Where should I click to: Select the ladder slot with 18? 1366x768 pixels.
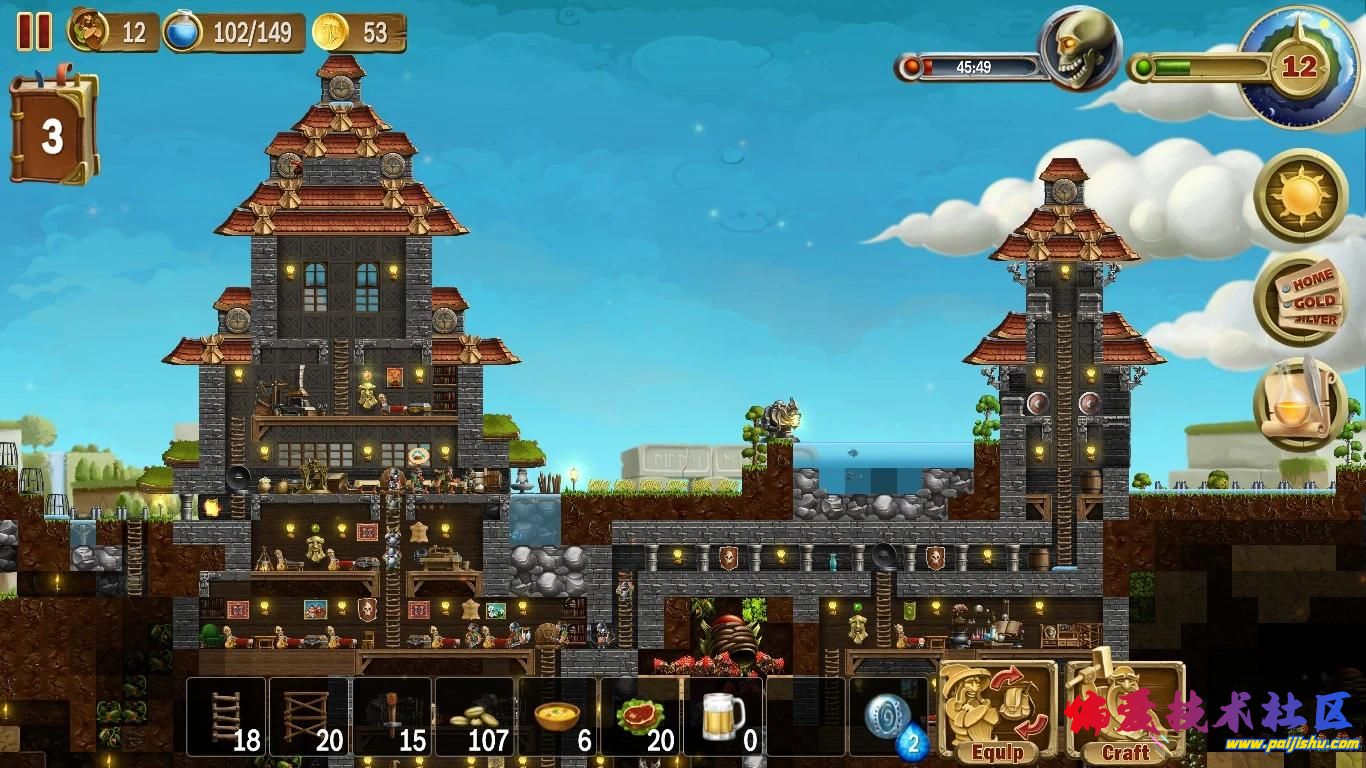pyautogui.click(x=227, y=717)
